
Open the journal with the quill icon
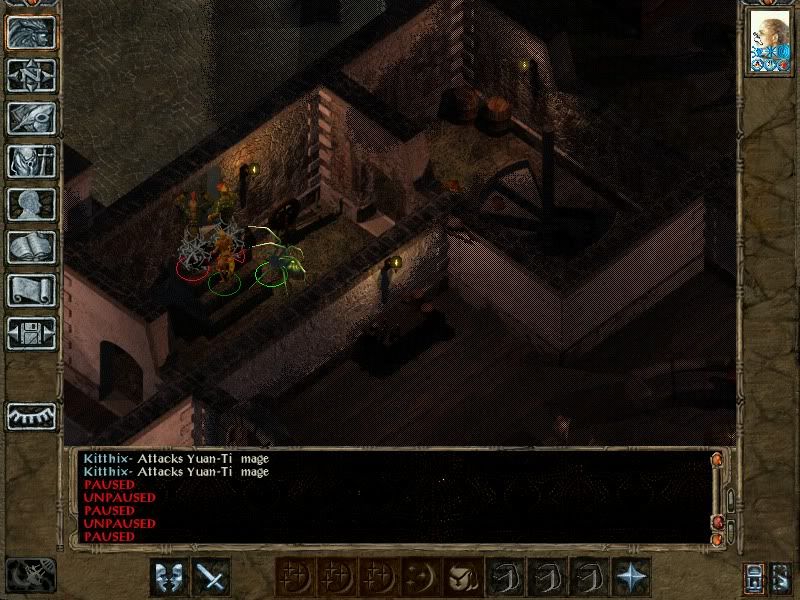(32, 118)
